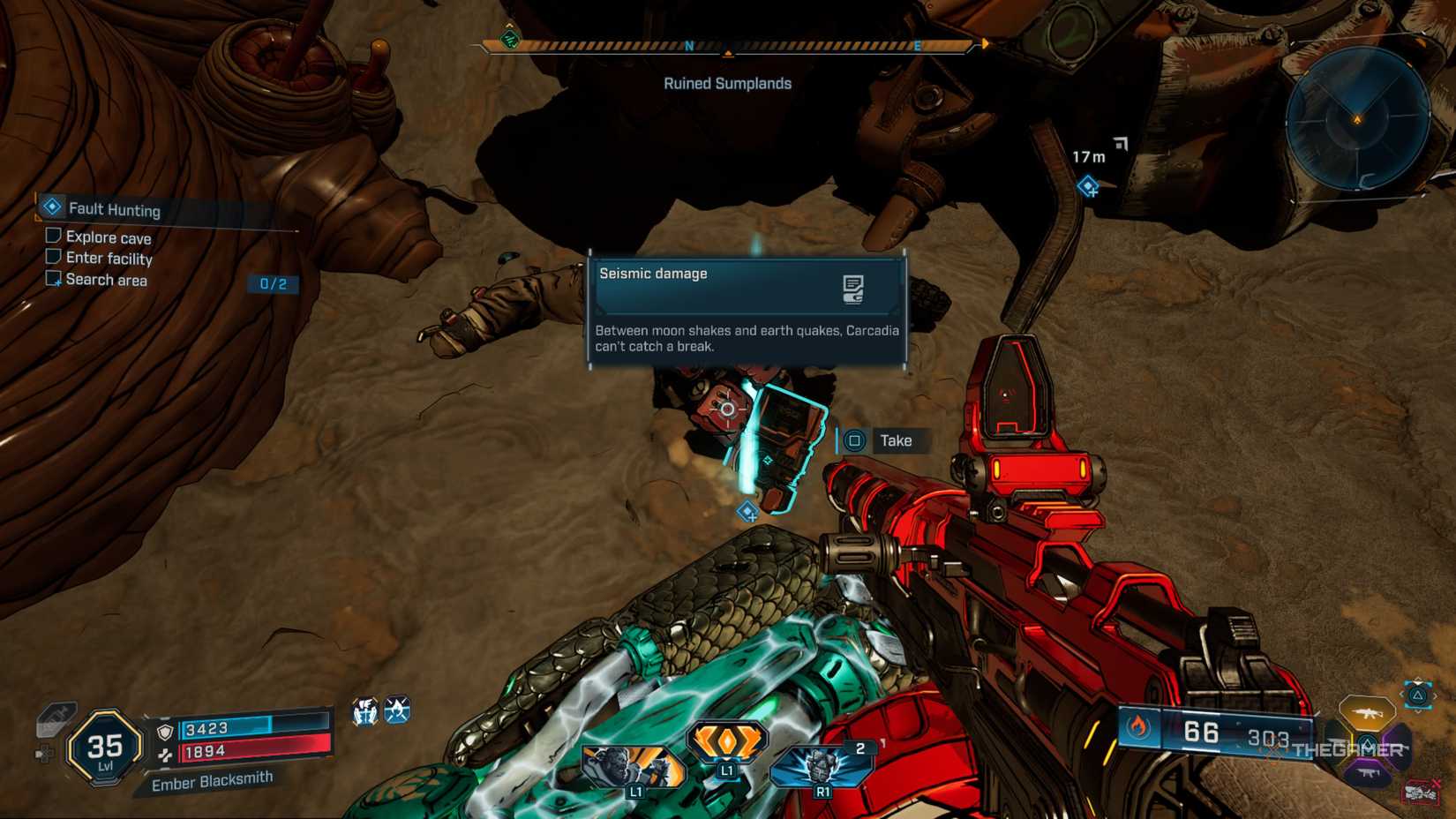Click the Ruined Sumplands zone label
This screenshot has height=819, width=1456.
(727, 83)
